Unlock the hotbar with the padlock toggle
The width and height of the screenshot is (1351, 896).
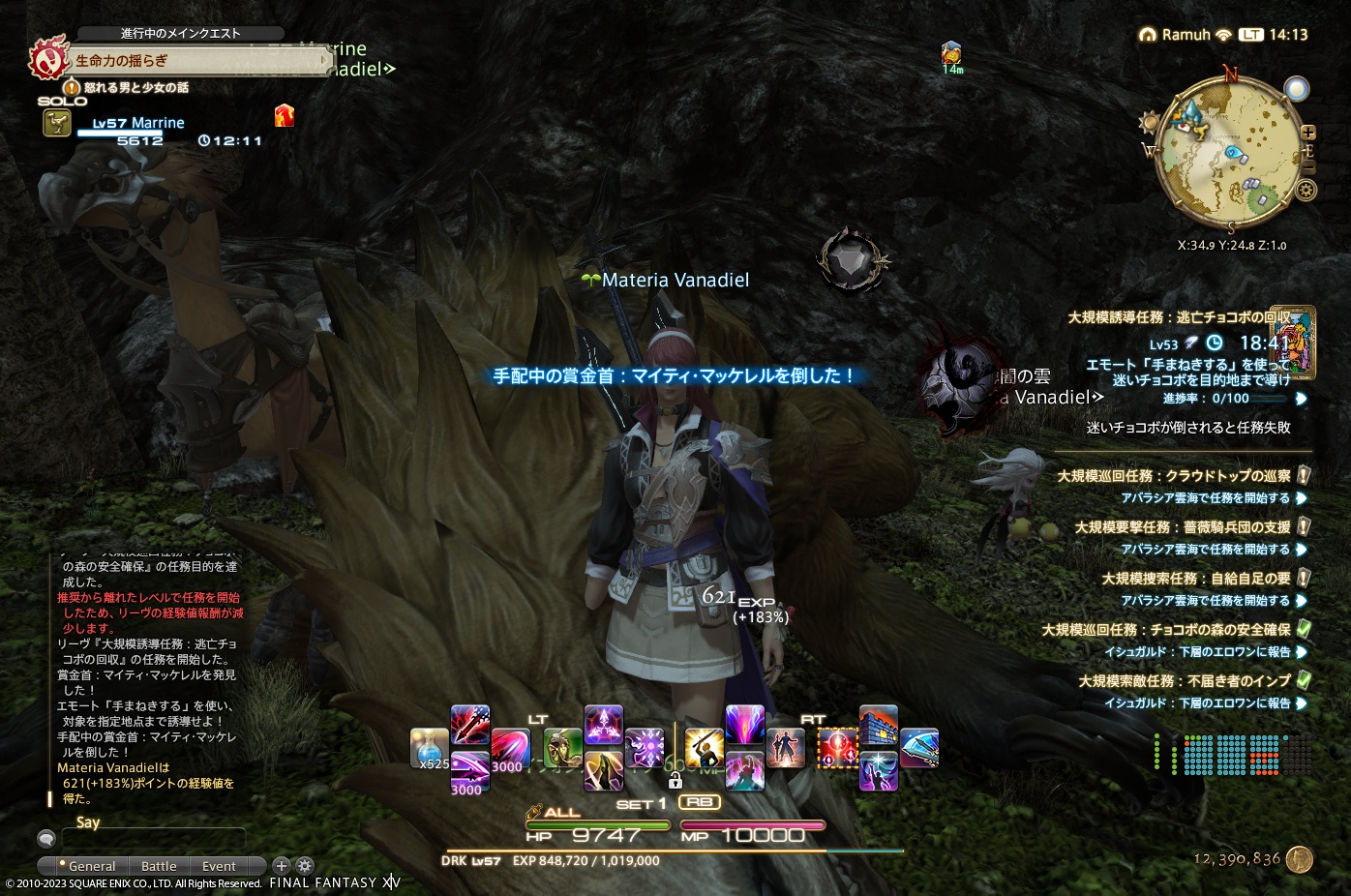675,779
